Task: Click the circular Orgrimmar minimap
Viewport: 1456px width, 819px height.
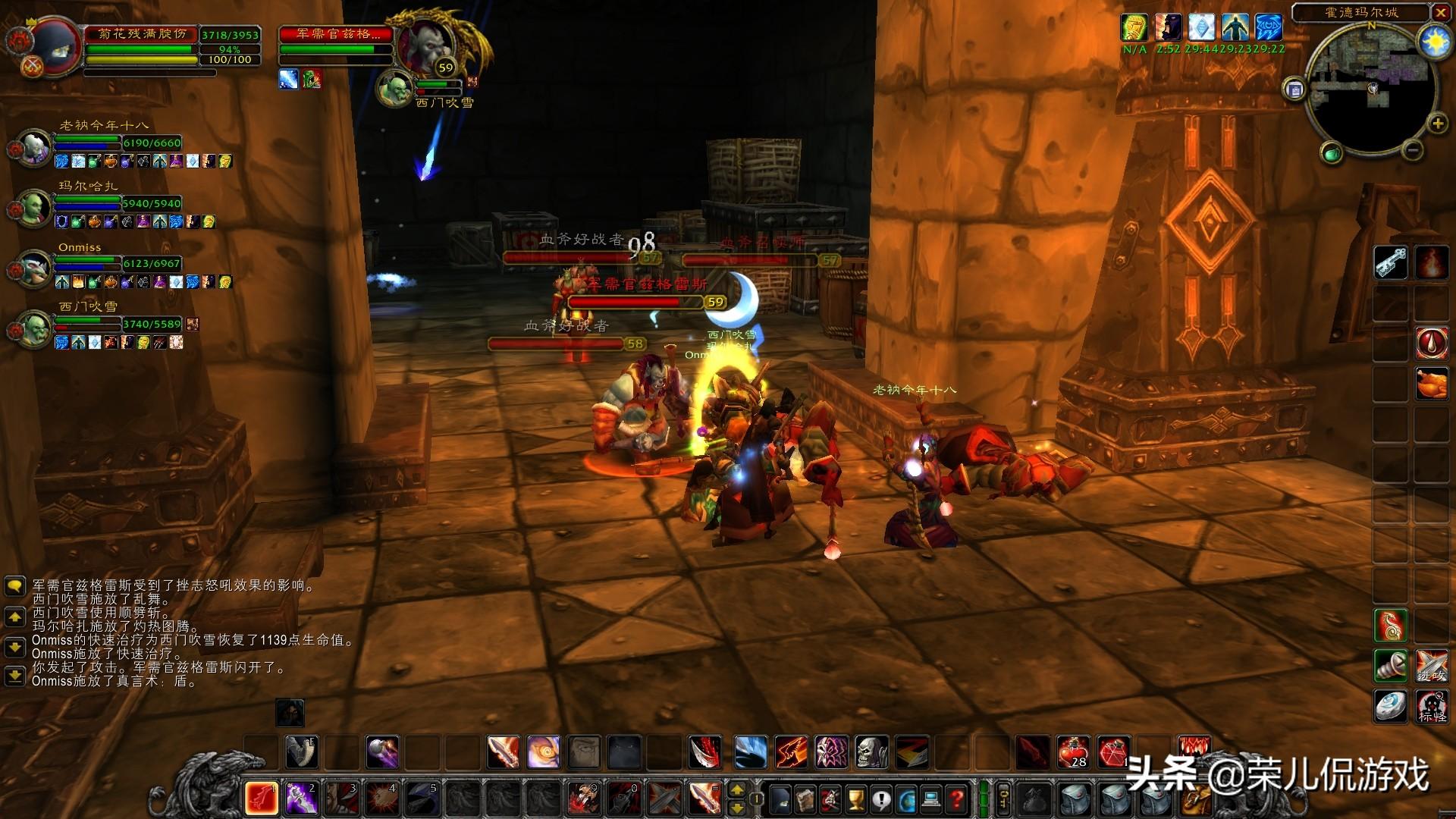Action: click(x=1370, y=88)
